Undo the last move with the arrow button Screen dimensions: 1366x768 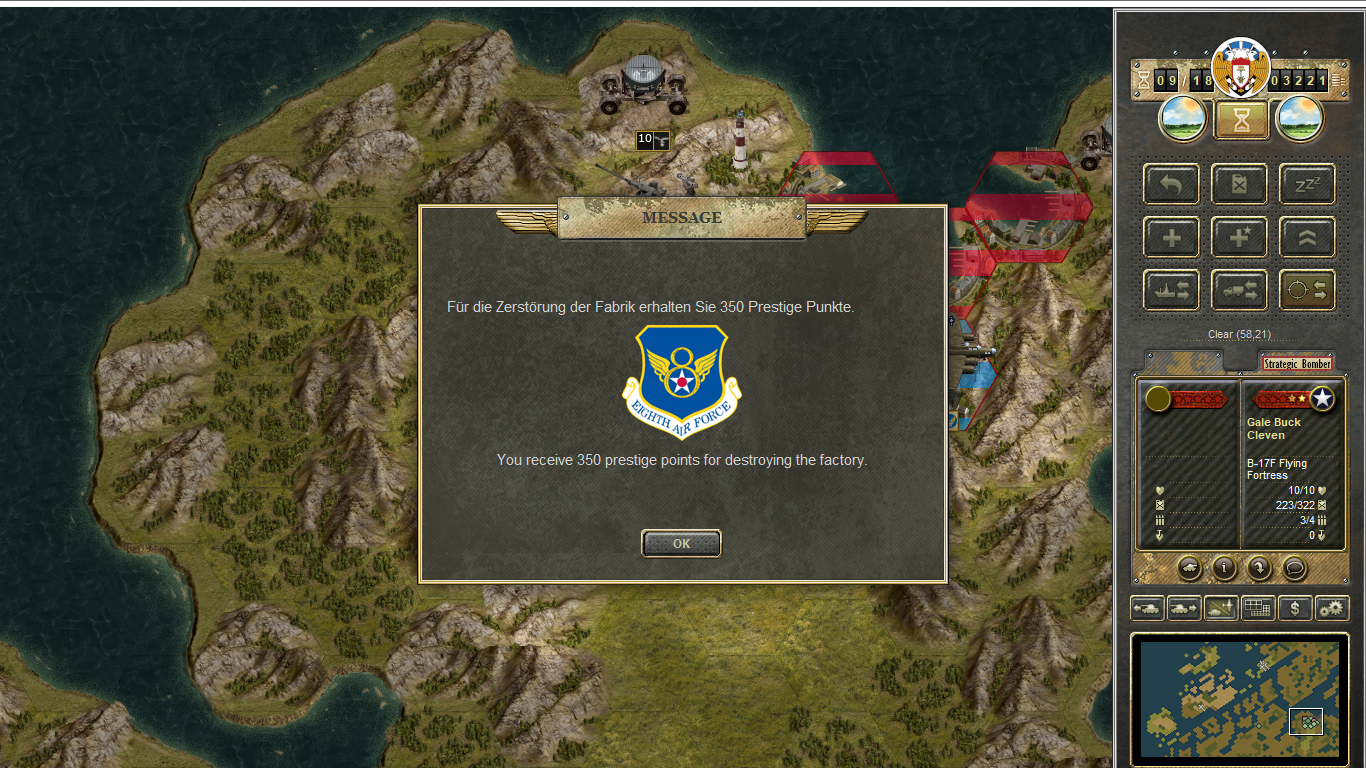pos(1171,185)
